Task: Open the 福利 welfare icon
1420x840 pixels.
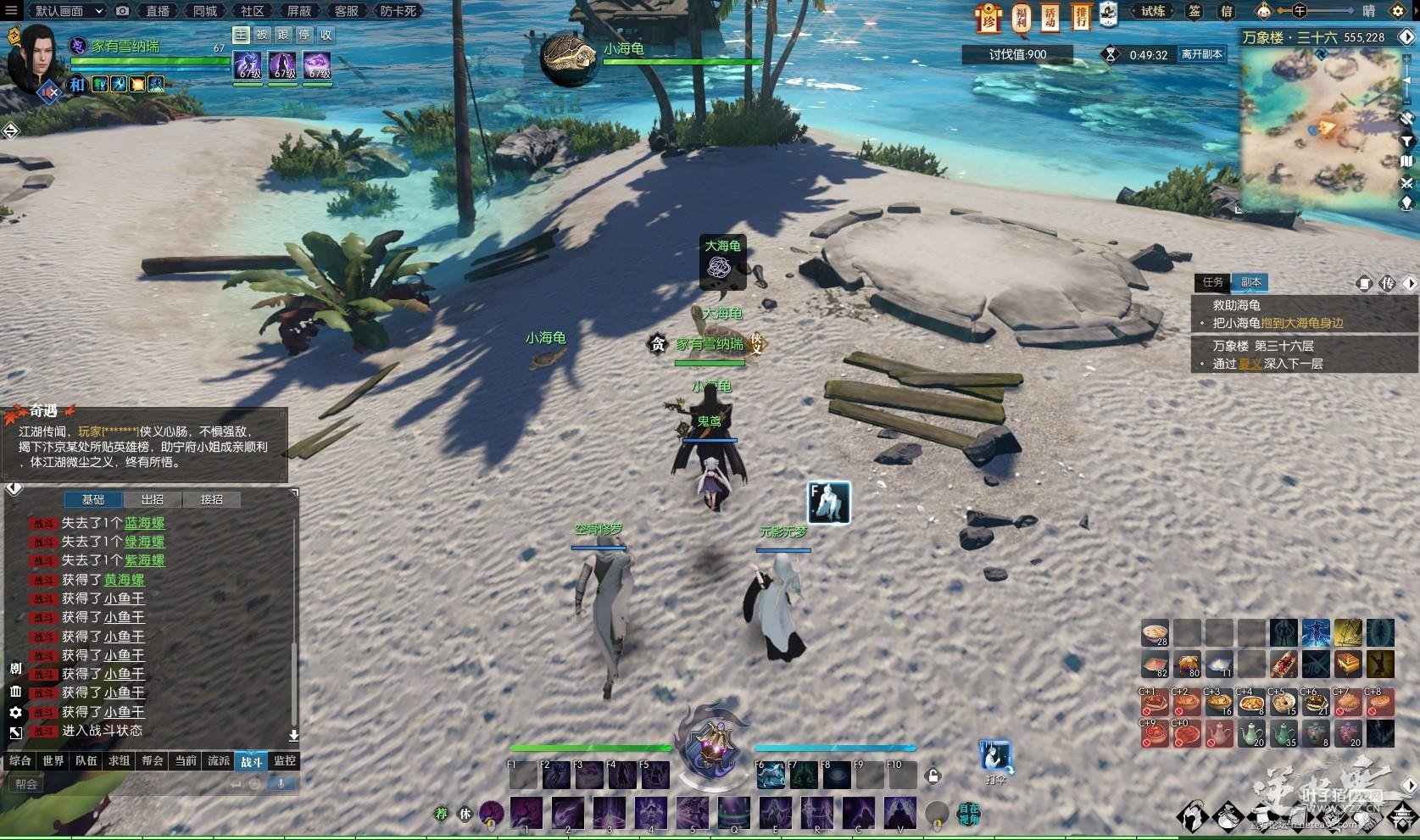Action: point(1022,16)
